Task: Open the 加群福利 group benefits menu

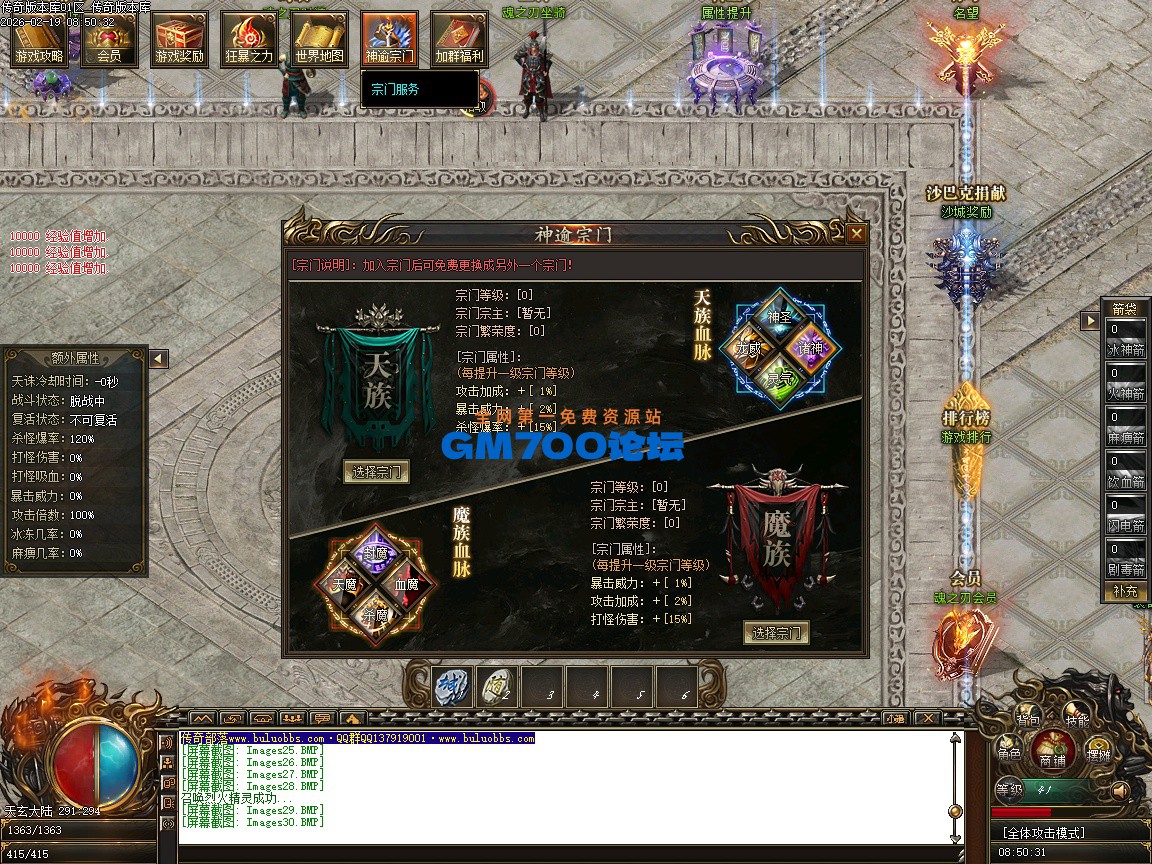Action: pos(459,40)
